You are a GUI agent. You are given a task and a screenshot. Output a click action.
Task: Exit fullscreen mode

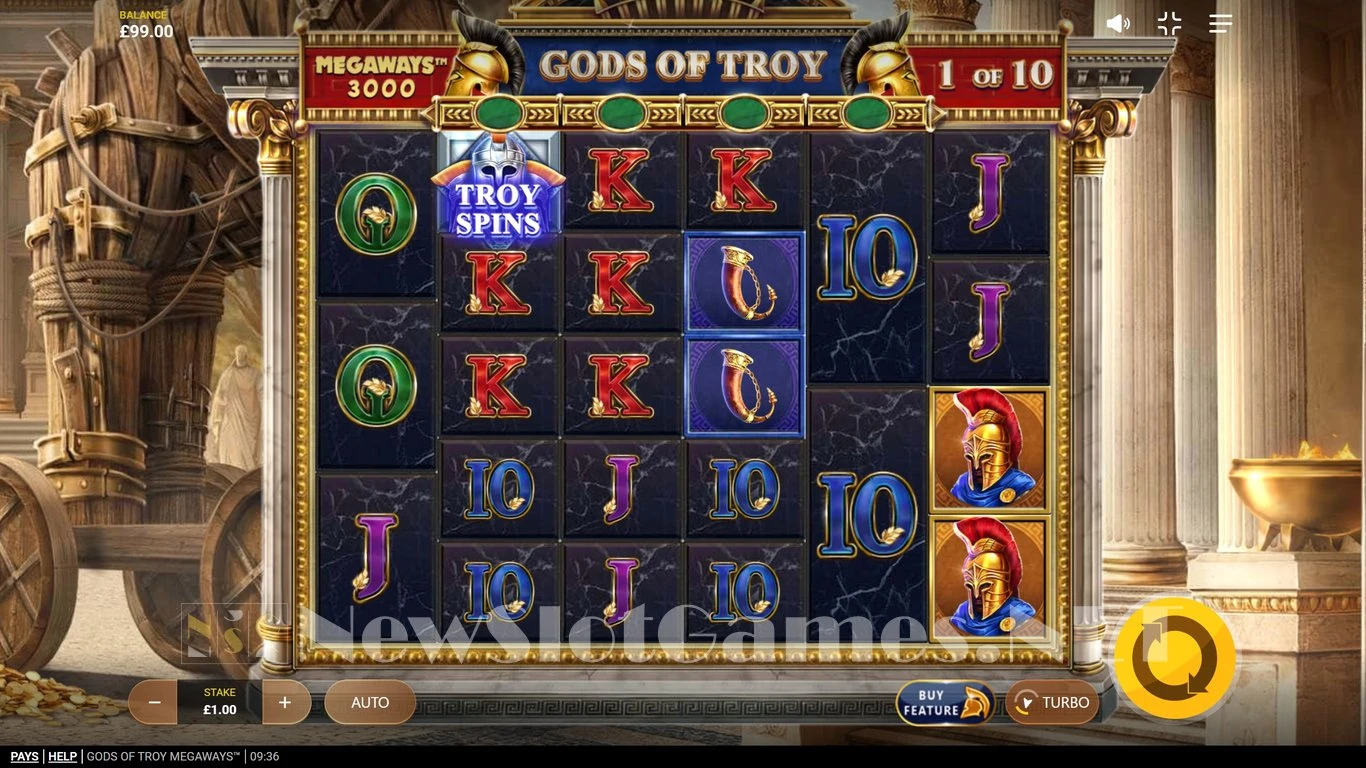[x=1169, y=24]
